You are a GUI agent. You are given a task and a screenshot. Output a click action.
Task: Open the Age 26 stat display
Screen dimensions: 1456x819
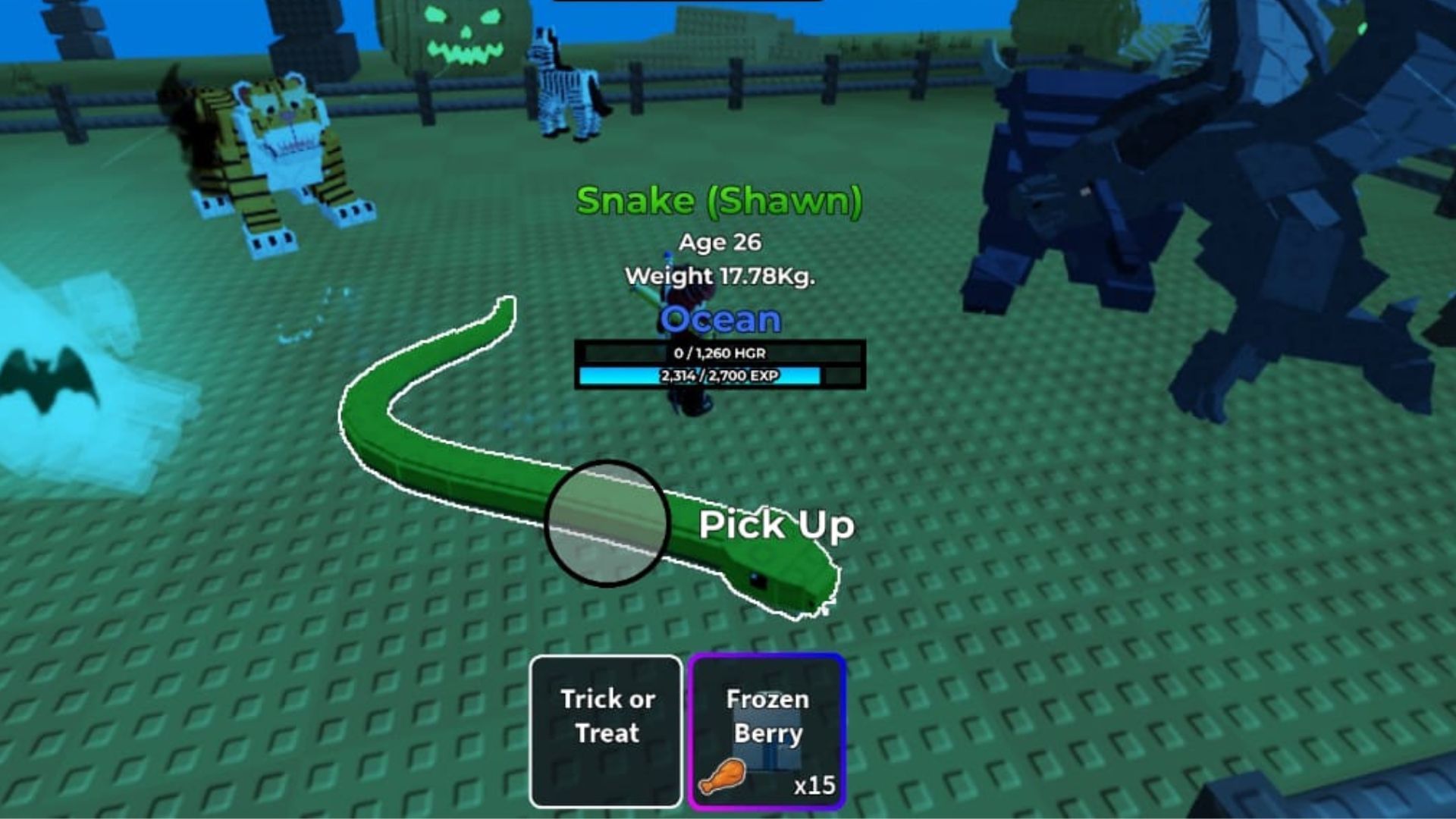pos(719,243)
